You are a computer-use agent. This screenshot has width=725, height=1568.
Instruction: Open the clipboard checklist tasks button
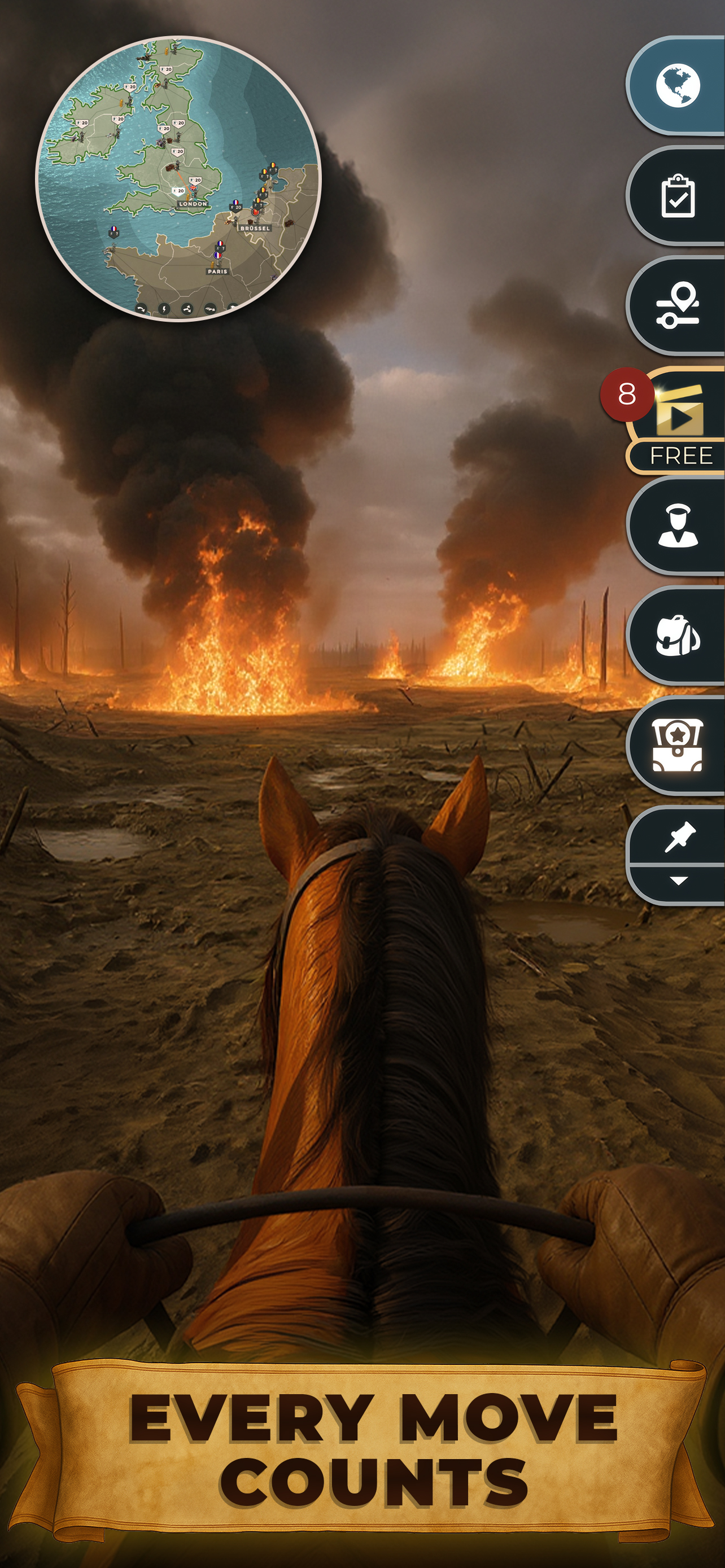pyautogui.click(x=678, y=196)
